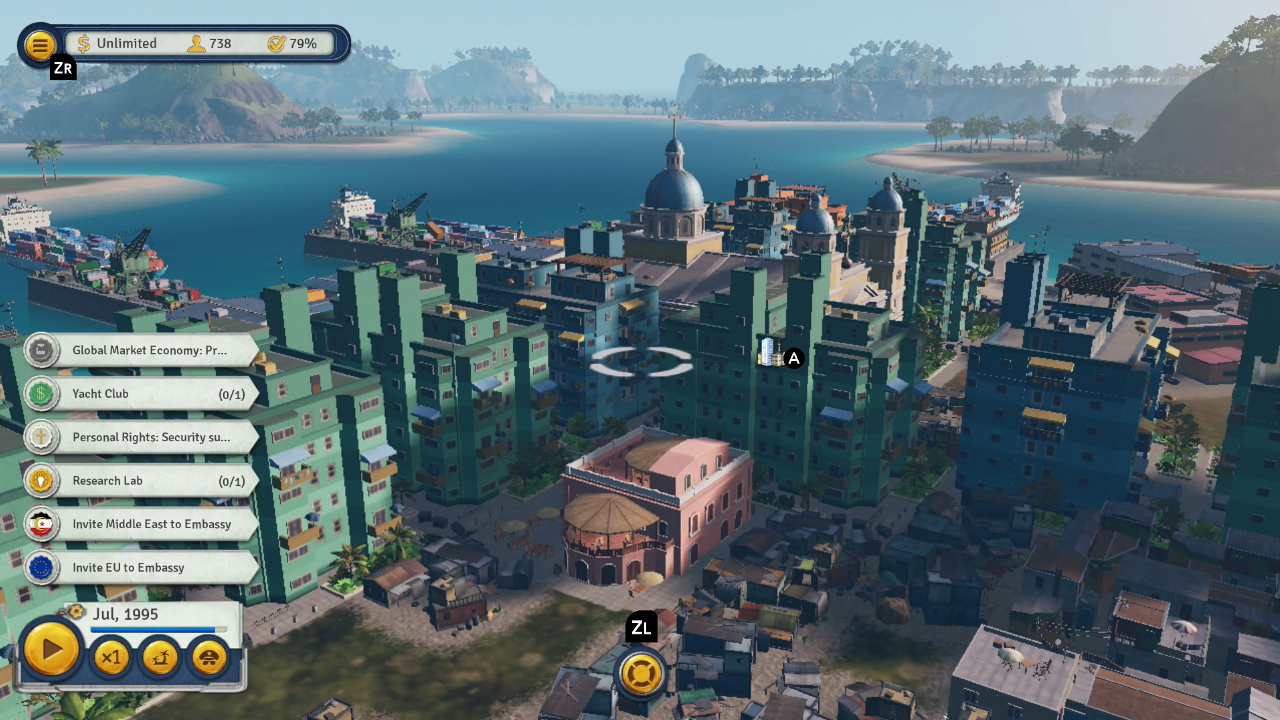Open the hamburger main menu button
1280x720 pixels.
click(x=39, y=44)
